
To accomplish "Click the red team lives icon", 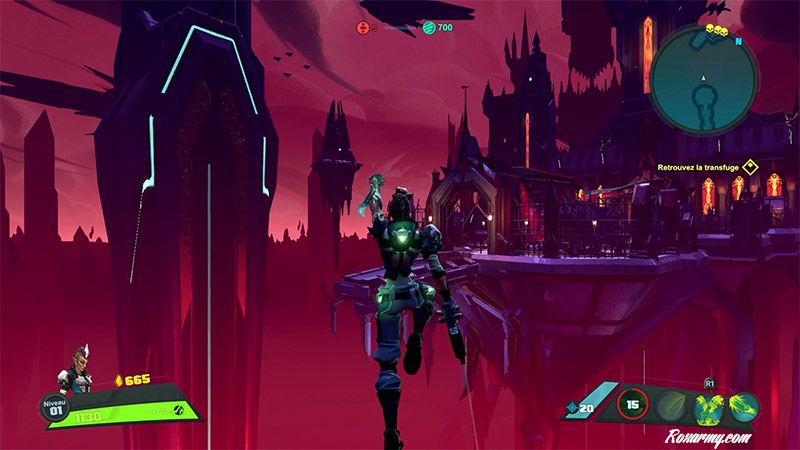I will tap(361, 27).
